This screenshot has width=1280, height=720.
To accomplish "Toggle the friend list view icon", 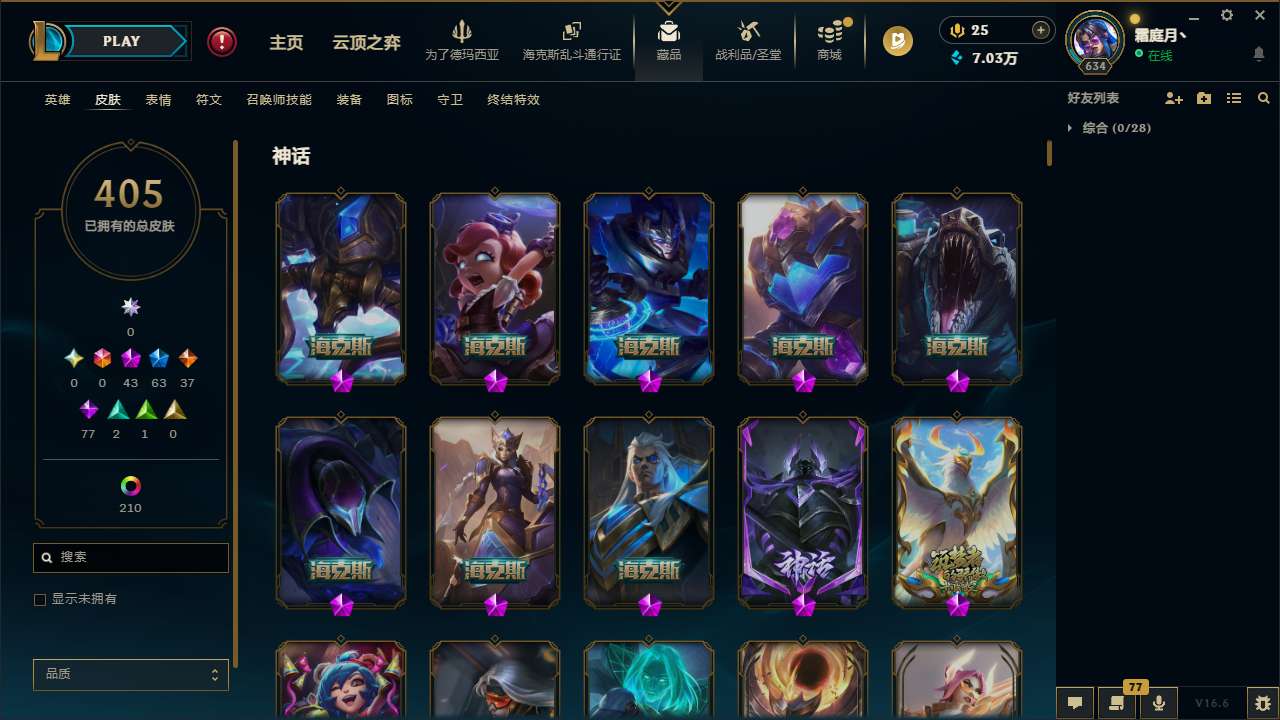I will (1233, 98).
